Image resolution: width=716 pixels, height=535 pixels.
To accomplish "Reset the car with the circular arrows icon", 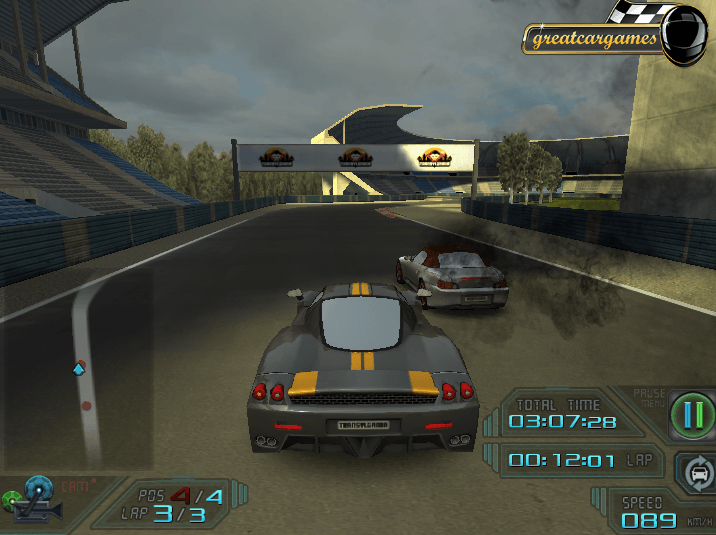I will [697, 469].
